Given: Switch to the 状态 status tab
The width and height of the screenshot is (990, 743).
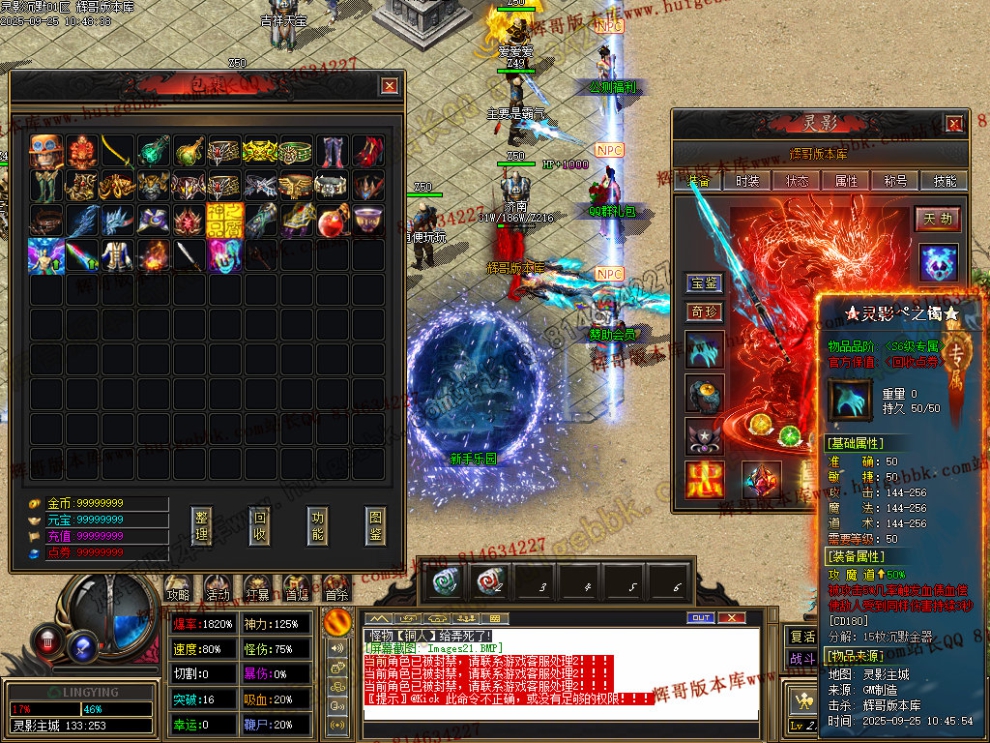Looking at the screenshot, I should (797, 181).
